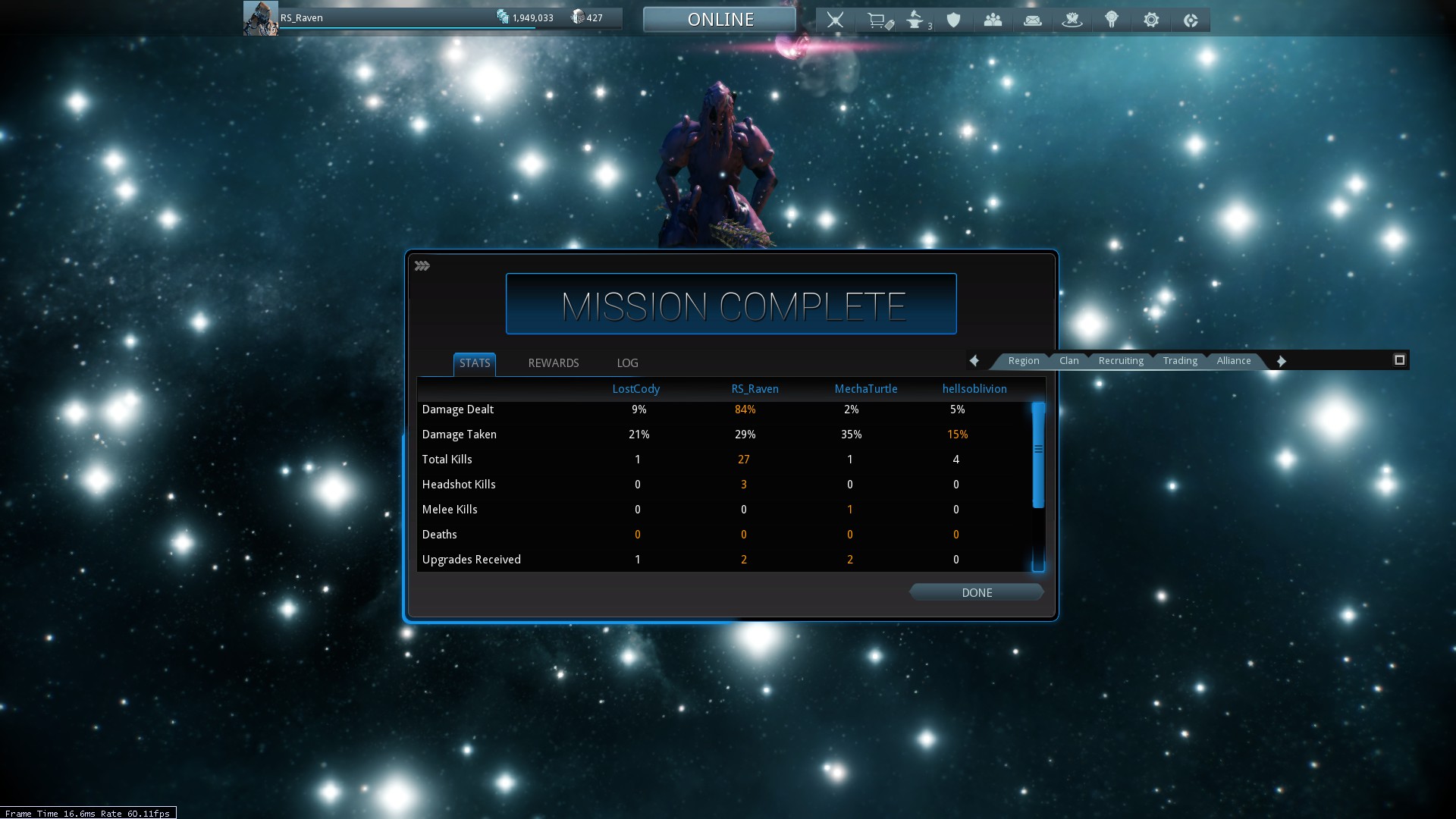Open the market shopping cart icon
This screenshot has height=819, width=1456.
pos(878,20)
